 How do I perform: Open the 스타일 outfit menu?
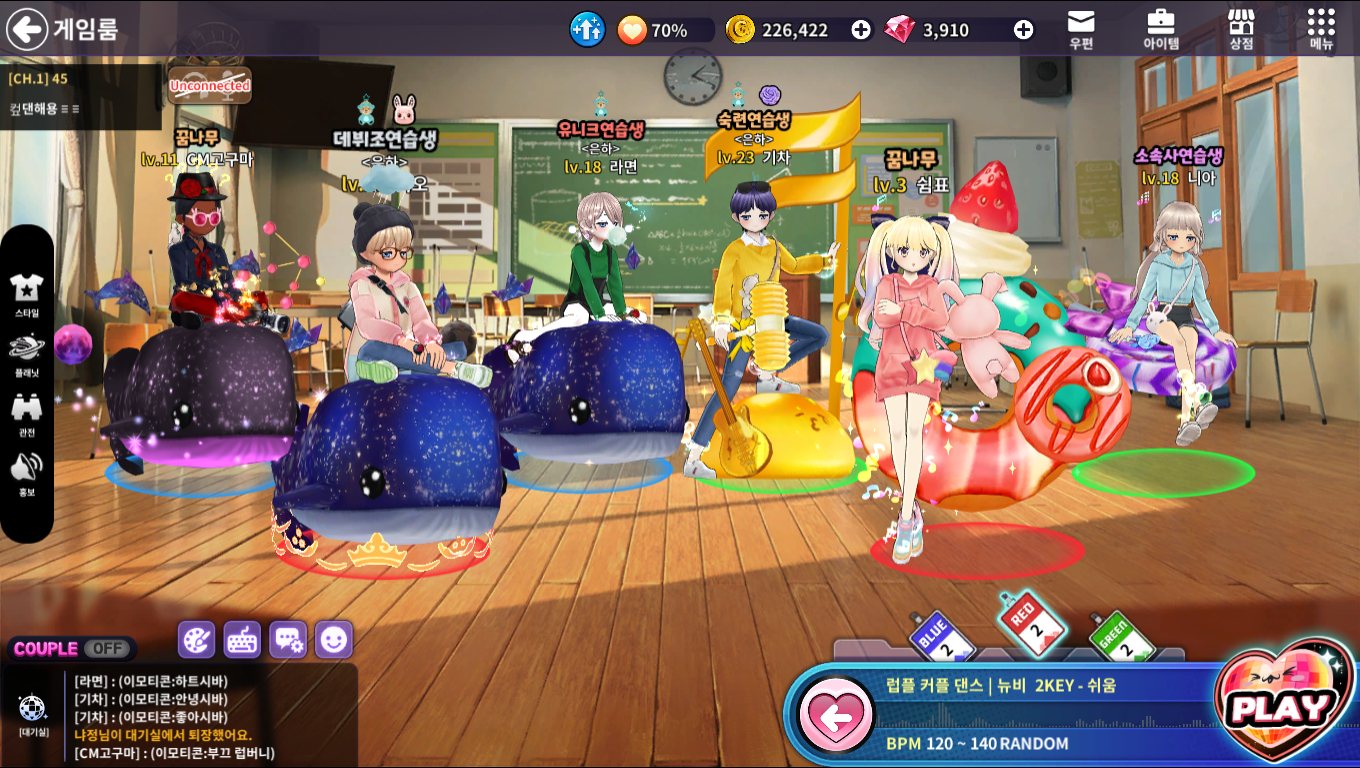point(27,294)
